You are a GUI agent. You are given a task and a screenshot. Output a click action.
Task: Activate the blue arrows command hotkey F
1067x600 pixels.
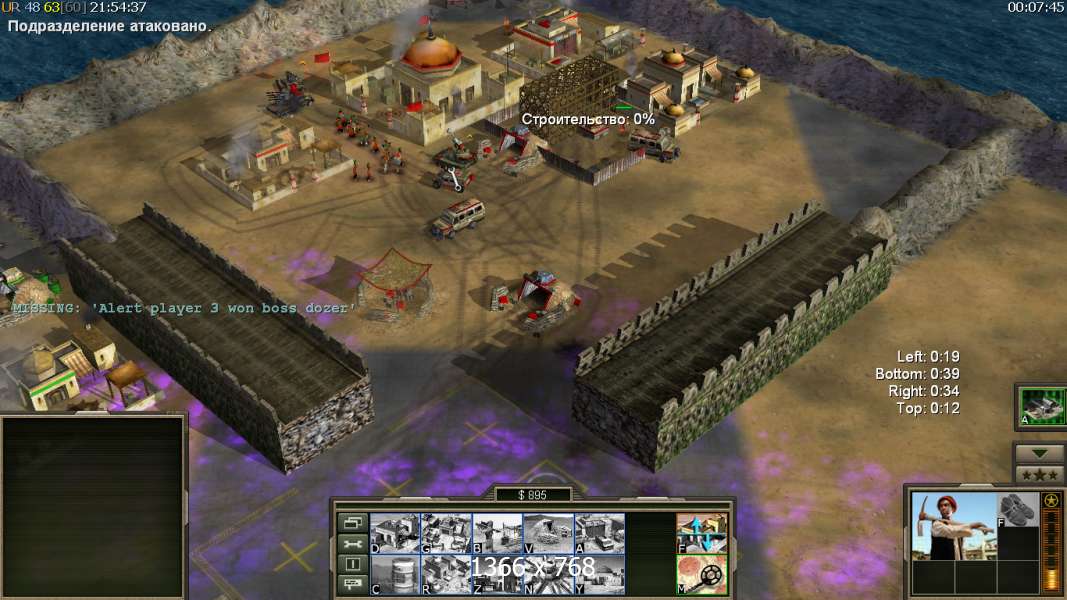coord(701,533)
